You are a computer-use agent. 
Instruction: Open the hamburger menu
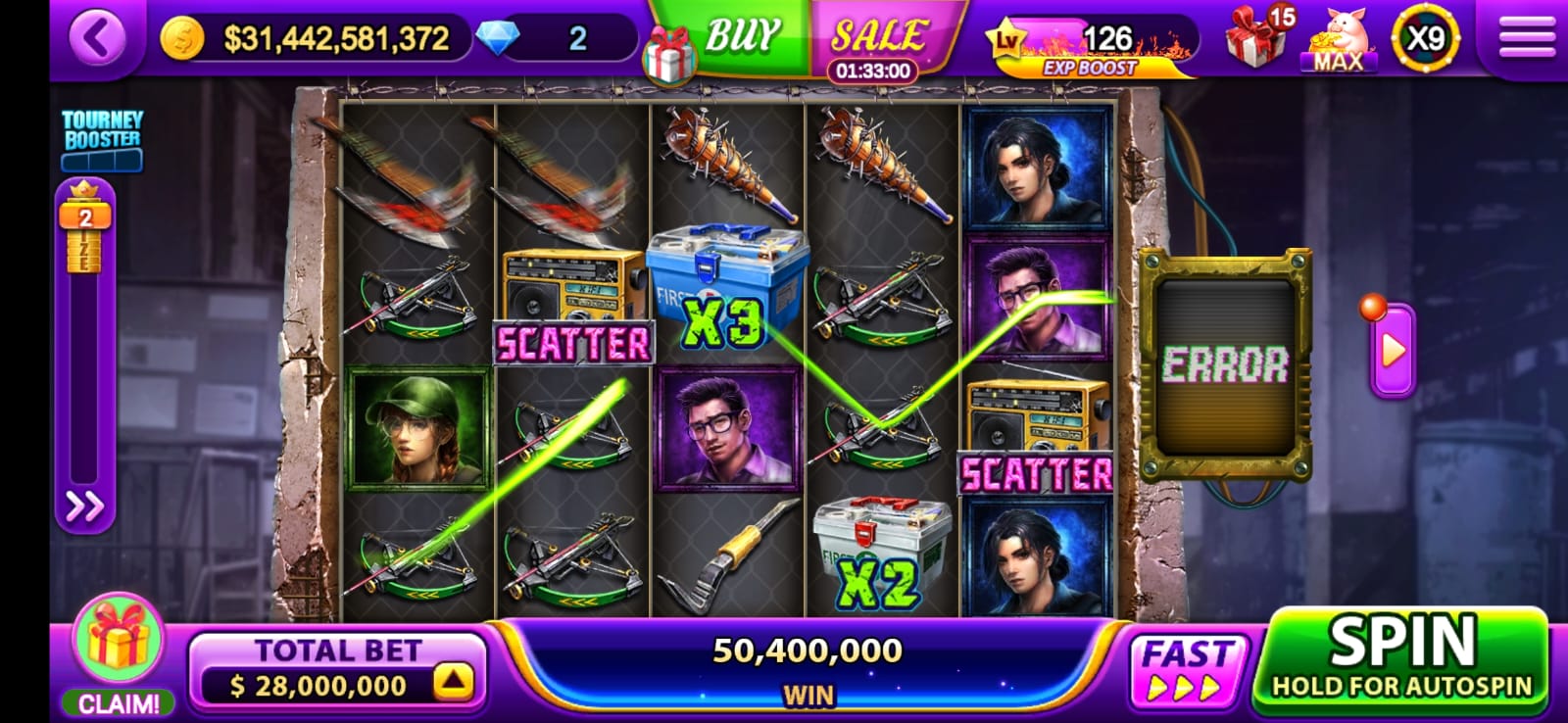[1526, 38]
